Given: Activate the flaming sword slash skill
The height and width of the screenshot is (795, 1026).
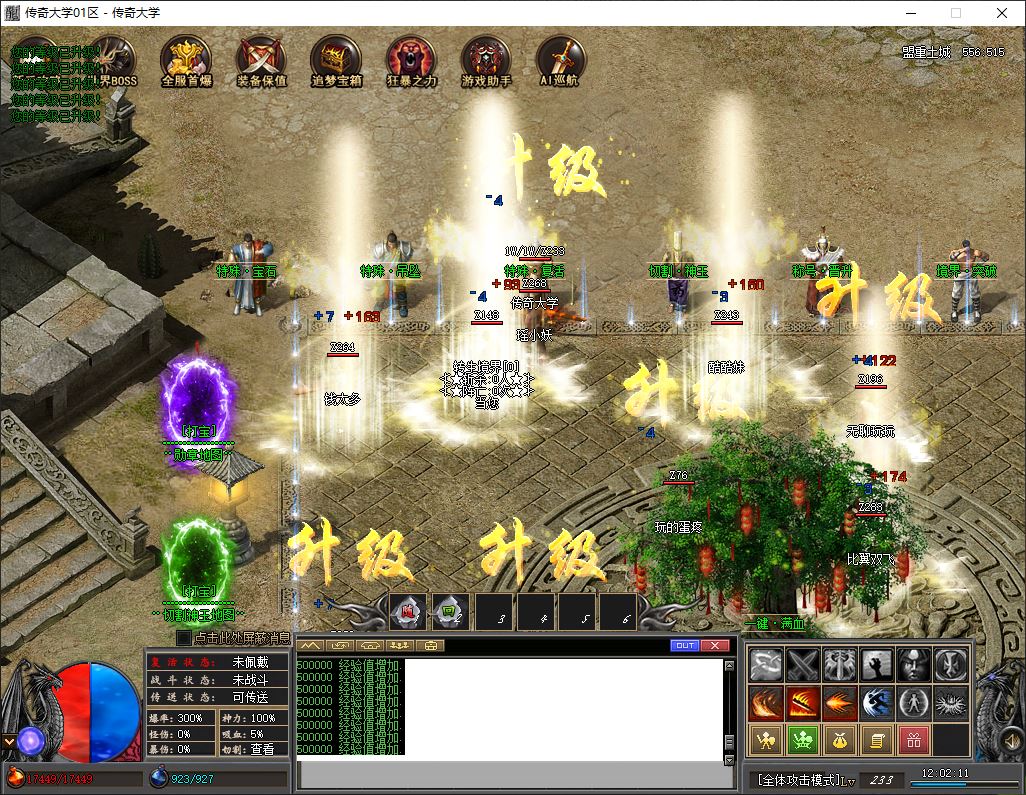Looking at the screenshot, I should (803, 703).
